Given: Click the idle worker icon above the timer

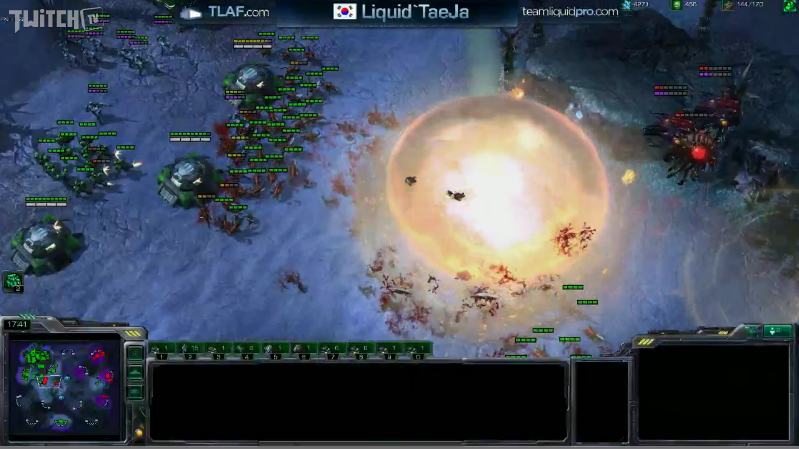Looking at the screenshot, I should (14, 282).
